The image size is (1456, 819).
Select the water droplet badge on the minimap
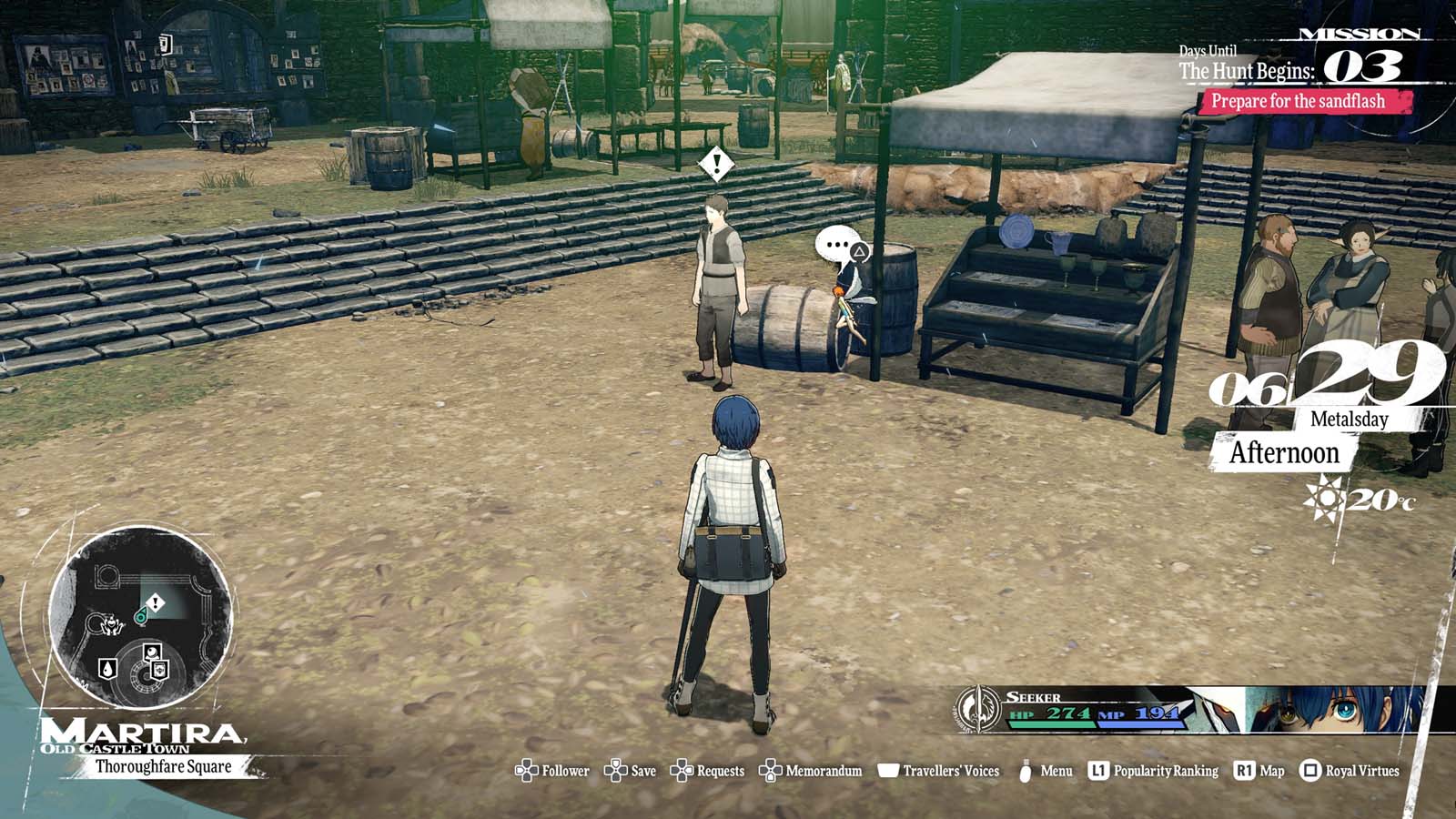(107, 669)
